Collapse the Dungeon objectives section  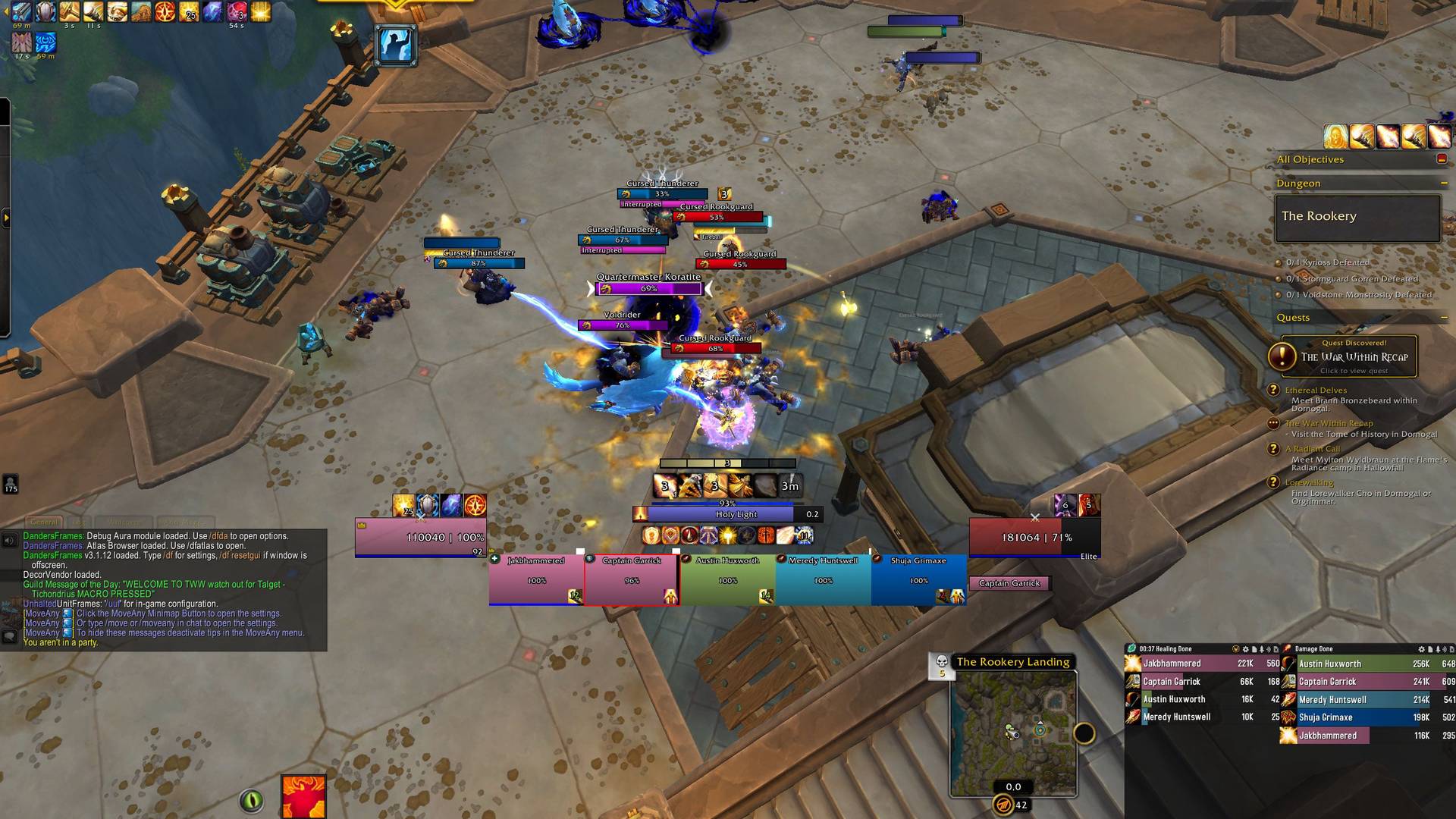pyautogui.click(x=1444, y=184)
